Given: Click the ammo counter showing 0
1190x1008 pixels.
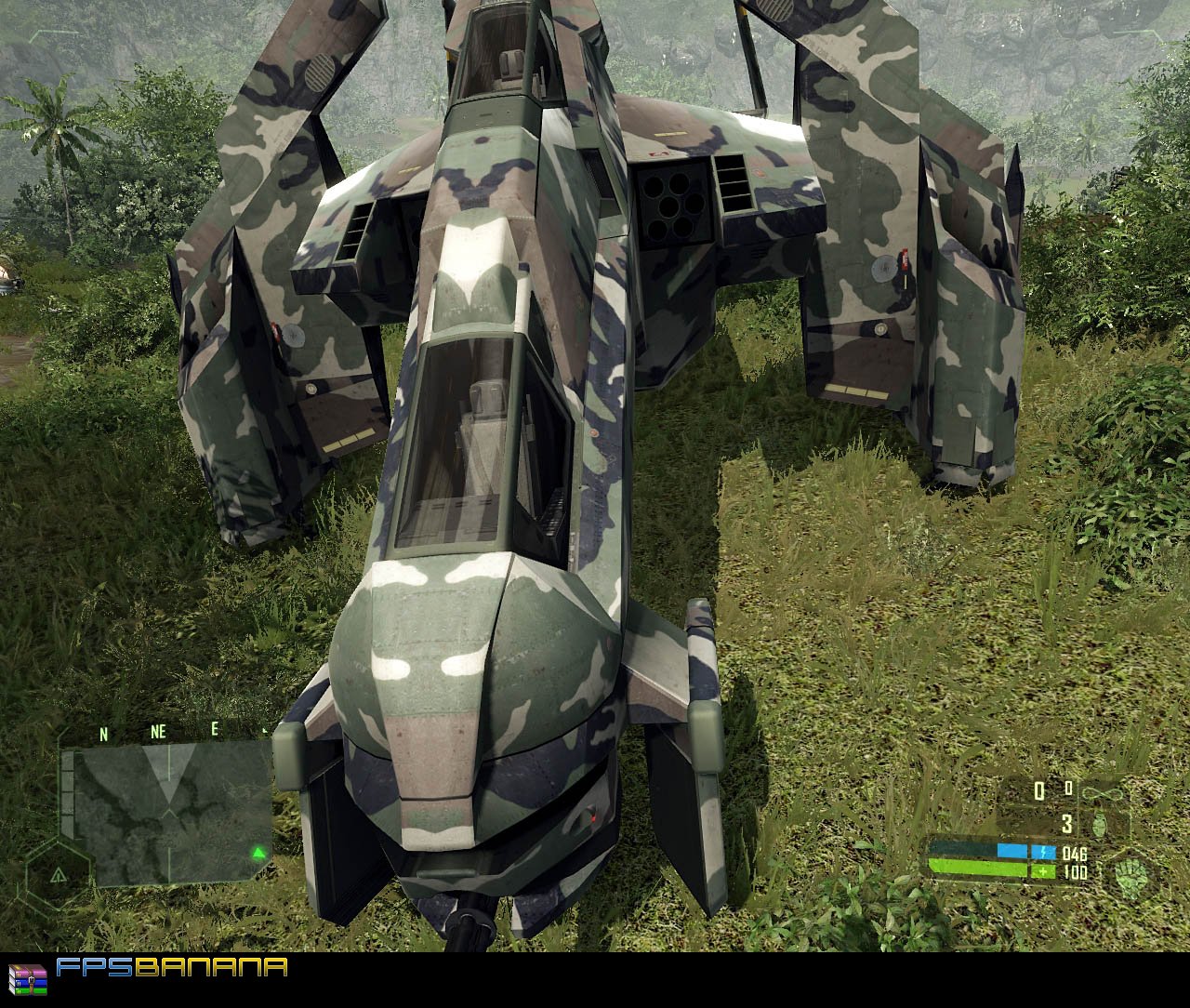Looking at the screenshot, I should (x=1038, y=791).
